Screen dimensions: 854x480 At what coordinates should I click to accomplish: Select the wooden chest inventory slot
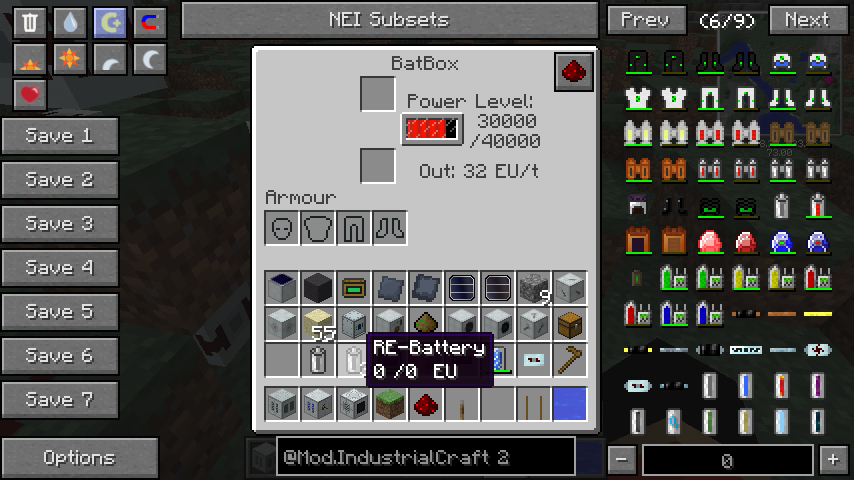pos(568,324)
